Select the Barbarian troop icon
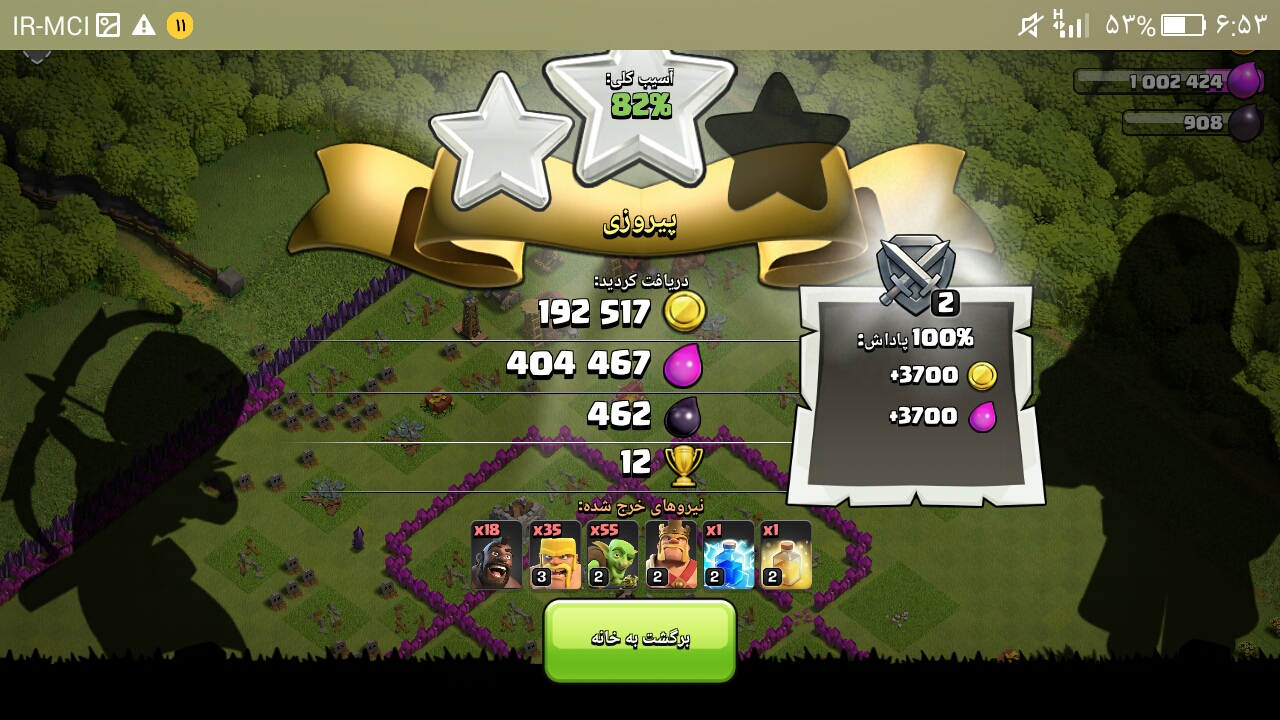Viewport: 1280px width, 720px height. pyautogui.click(x=555, y=555)
